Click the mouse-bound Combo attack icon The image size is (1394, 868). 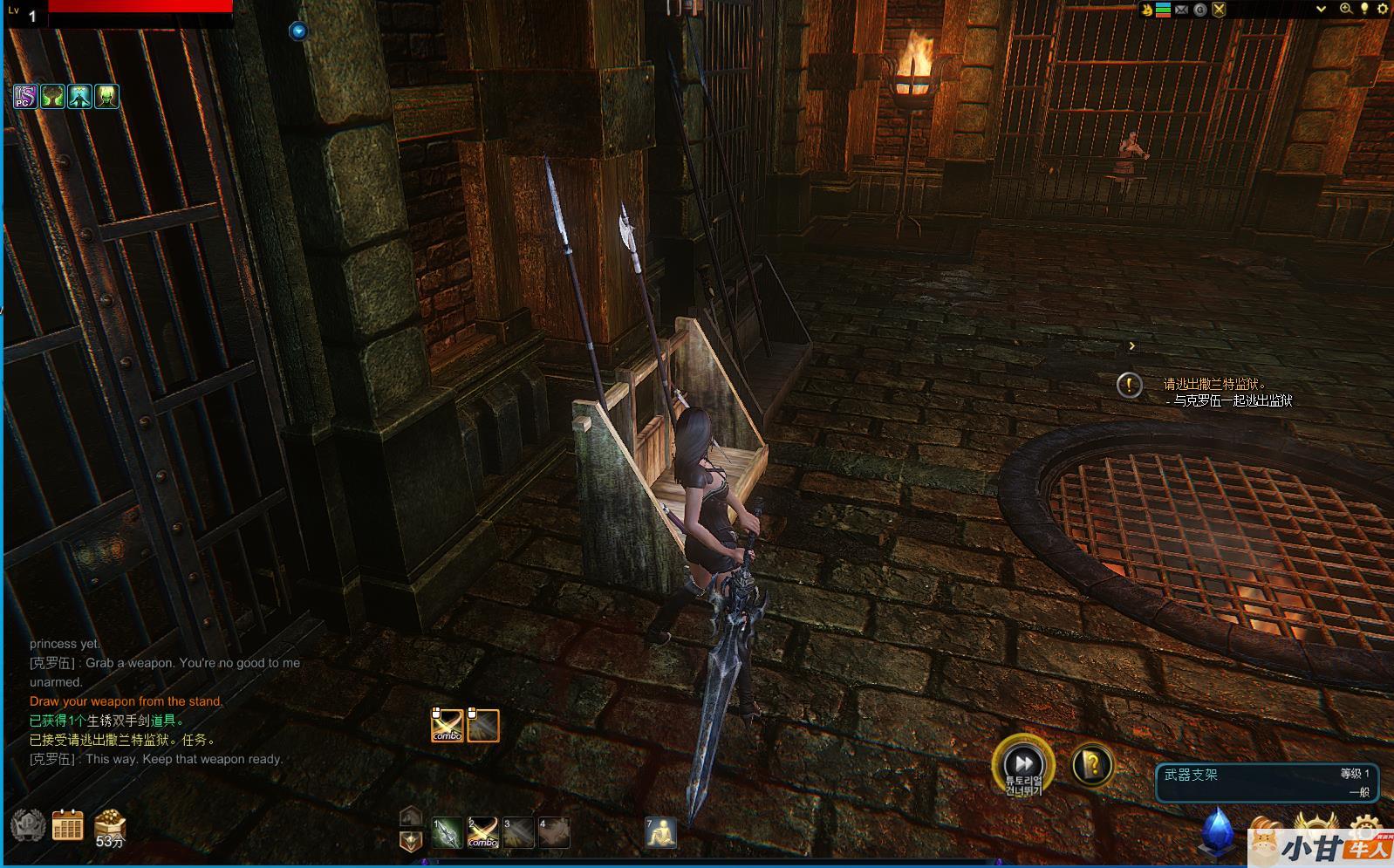448,725
